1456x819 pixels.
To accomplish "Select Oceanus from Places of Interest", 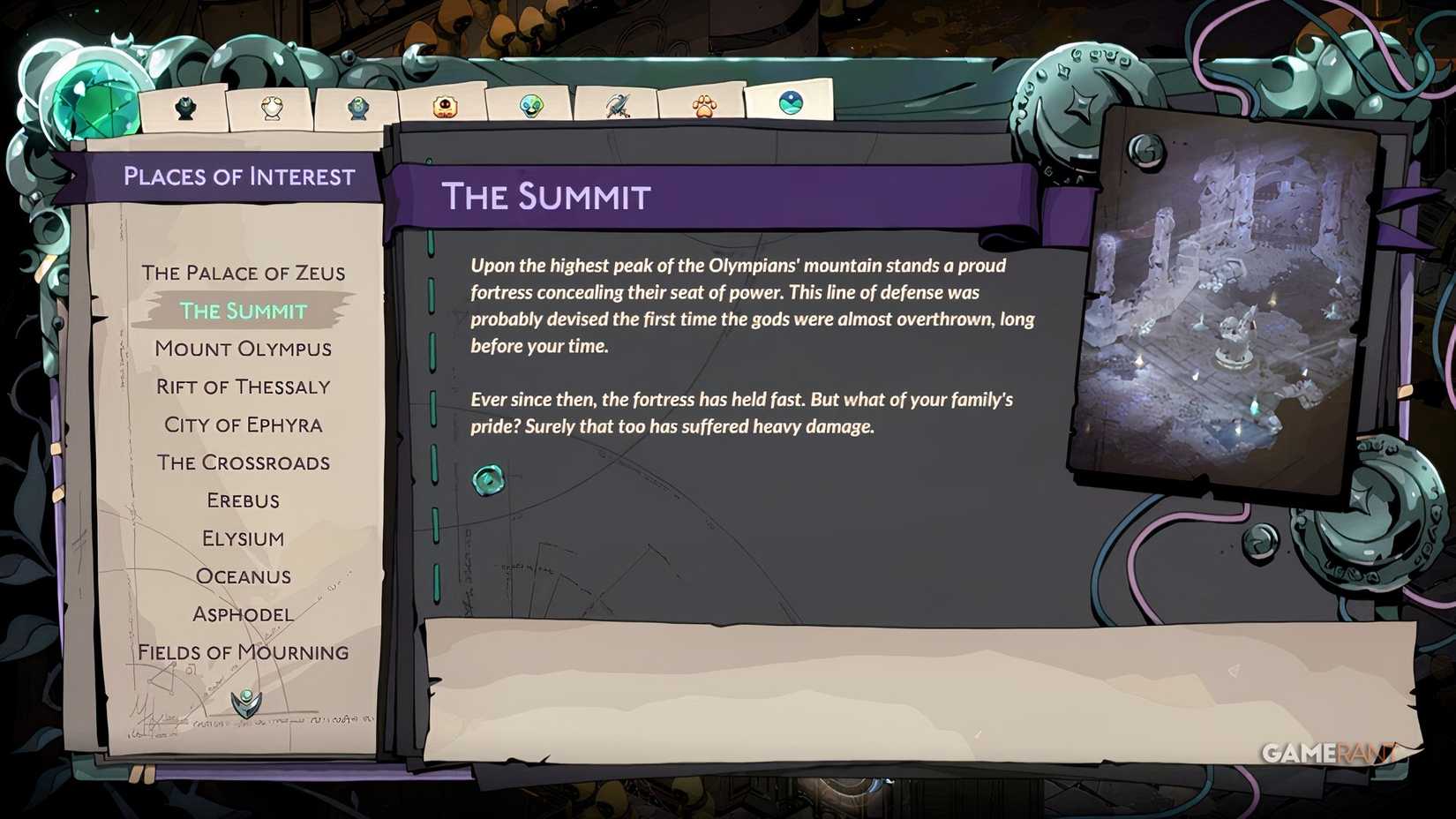I will (244, 575).
